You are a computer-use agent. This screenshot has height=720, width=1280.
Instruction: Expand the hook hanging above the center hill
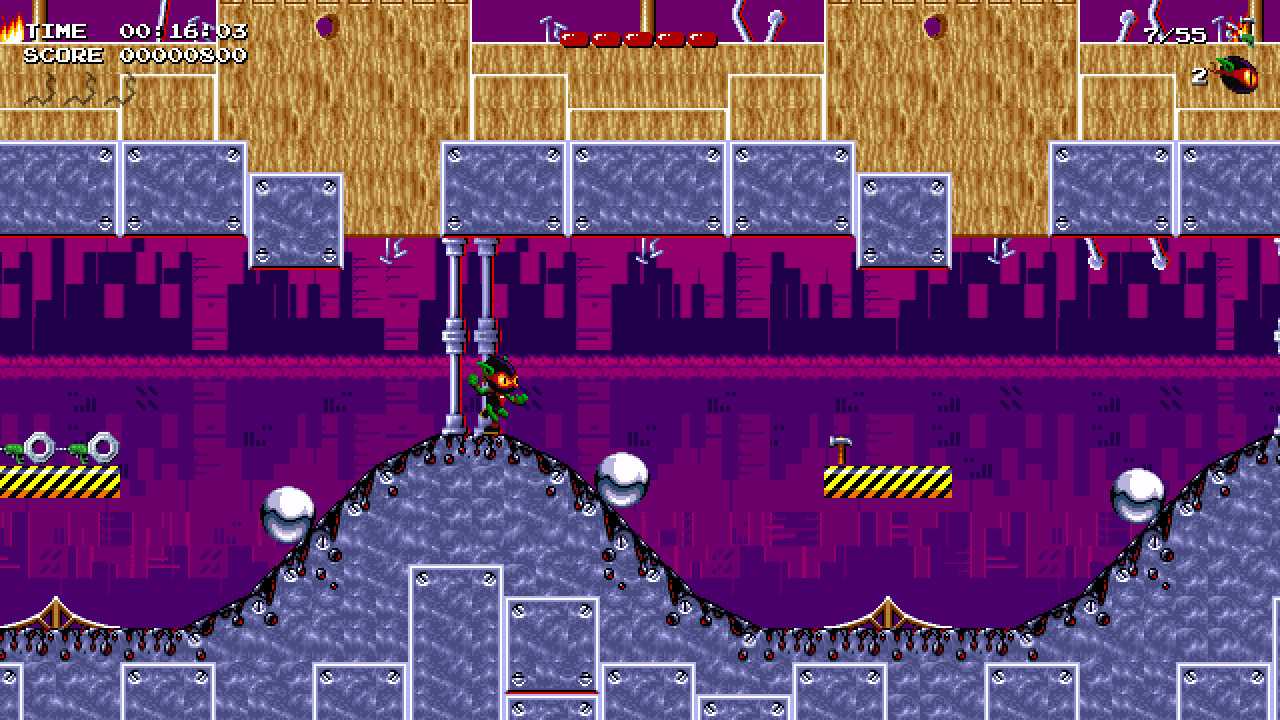tap(645, 252)
